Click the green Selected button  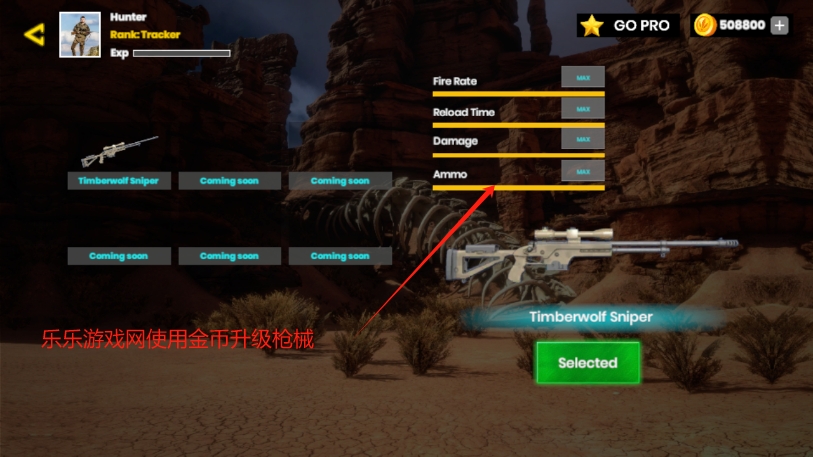pos(587,363)
